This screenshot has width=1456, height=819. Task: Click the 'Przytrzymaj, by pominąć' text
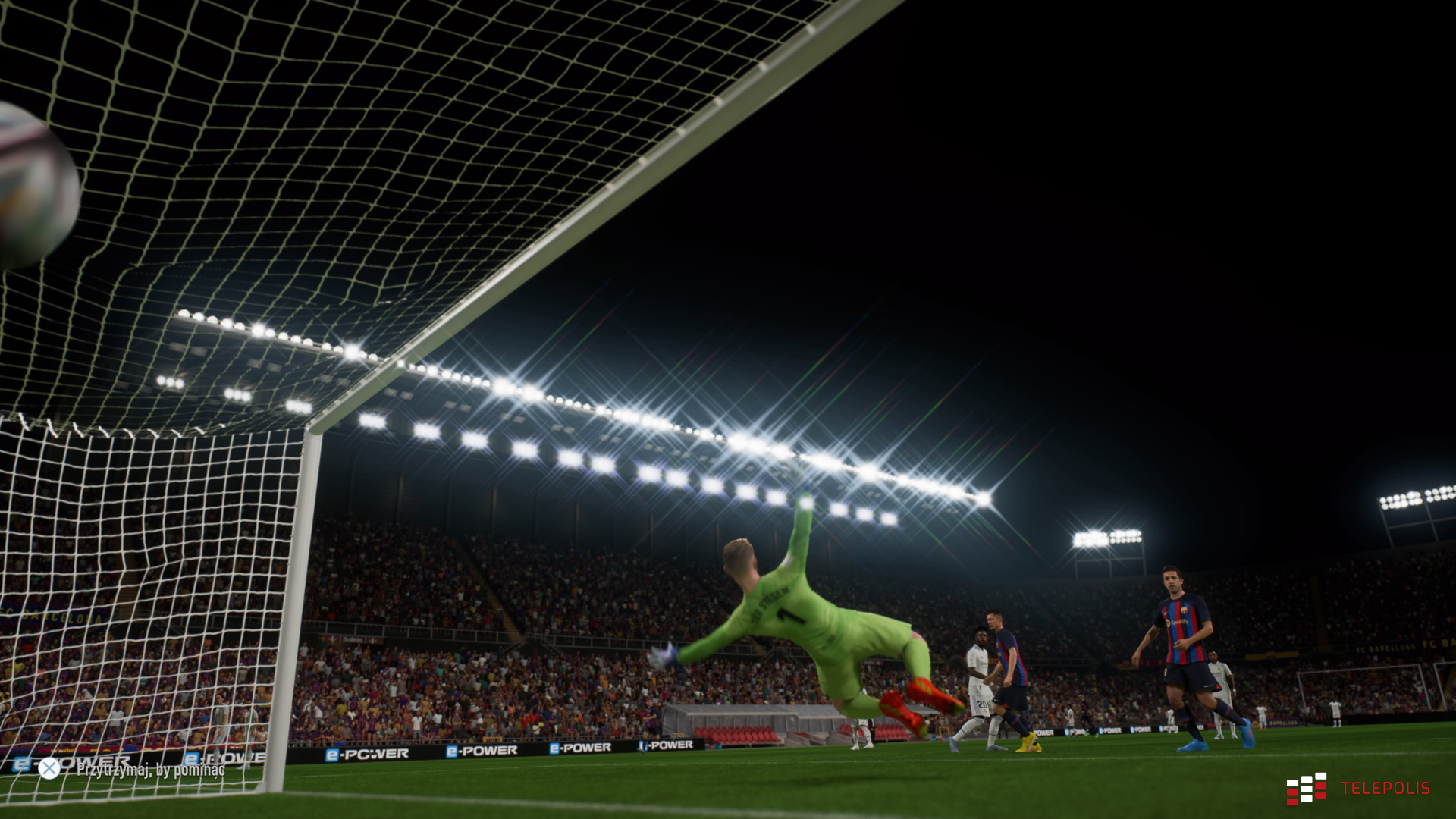[x=152, y=770]
